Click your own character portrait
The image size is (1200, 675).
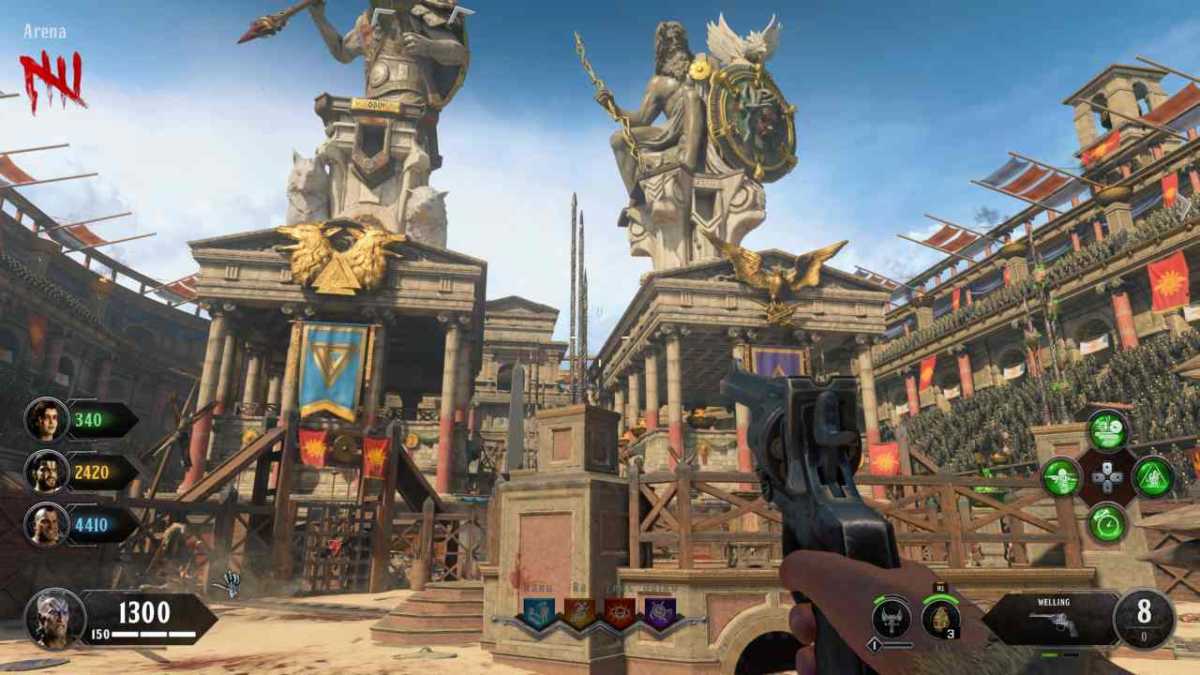tap(54, 618)
